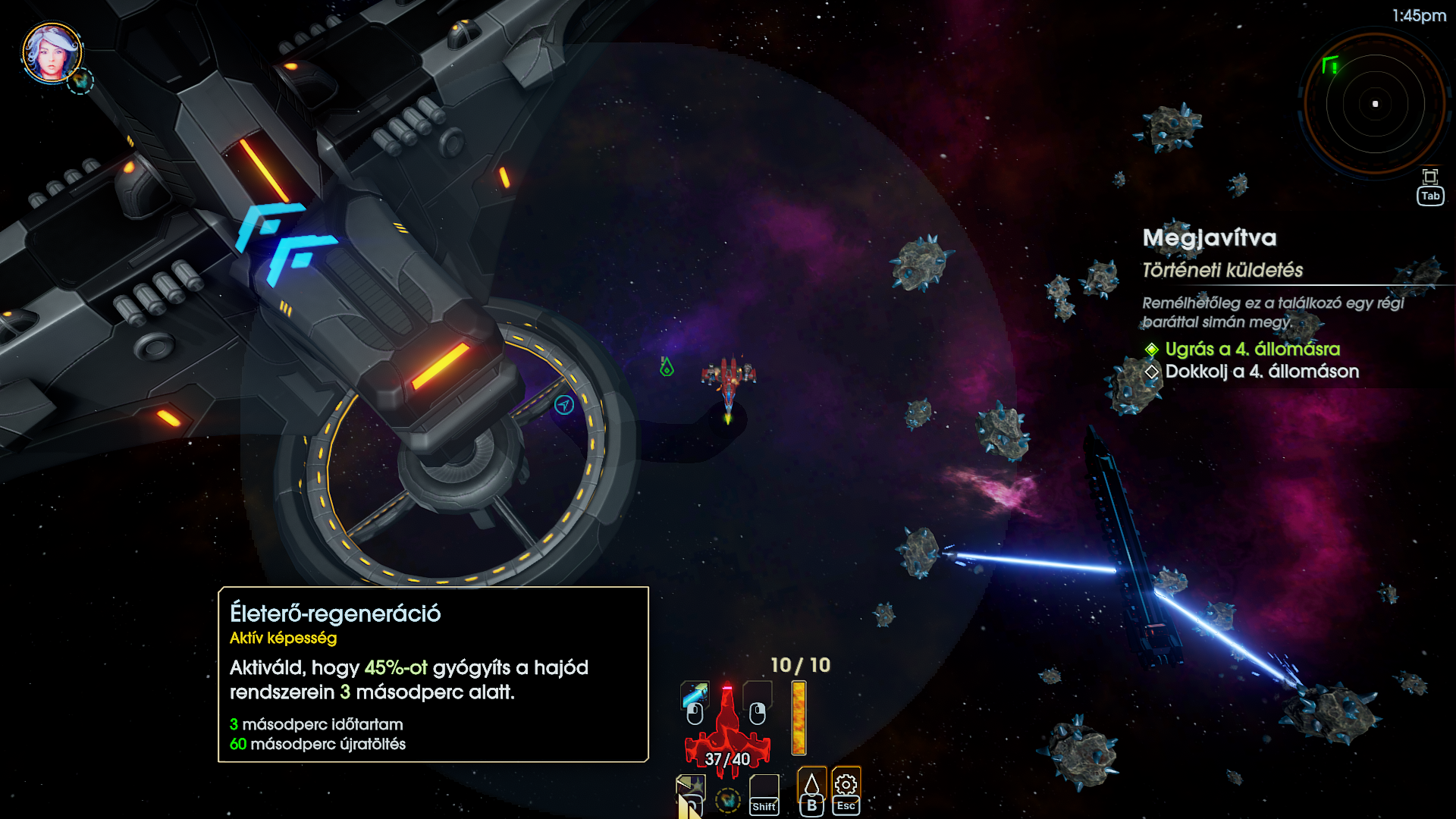Click the small companion badge under portrait

[x=80, y=80]
